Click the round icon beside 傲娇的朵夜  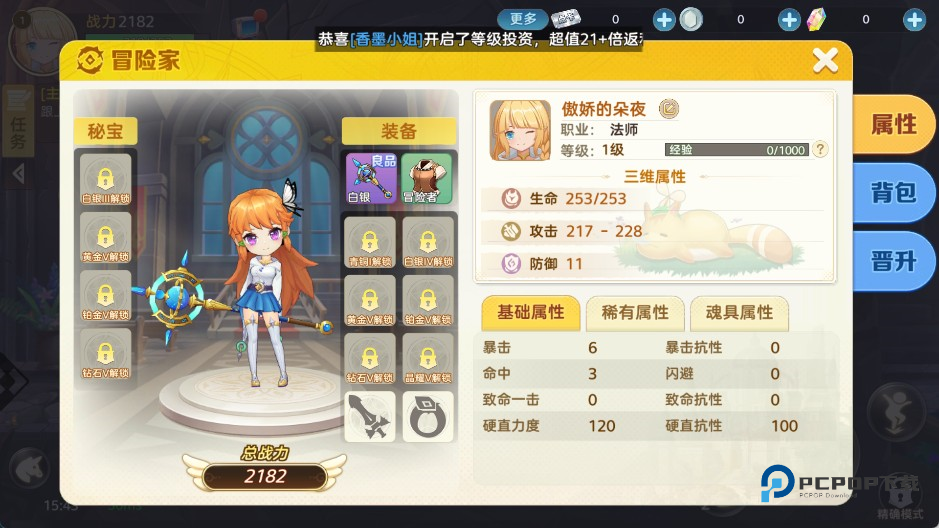[670, 108]
